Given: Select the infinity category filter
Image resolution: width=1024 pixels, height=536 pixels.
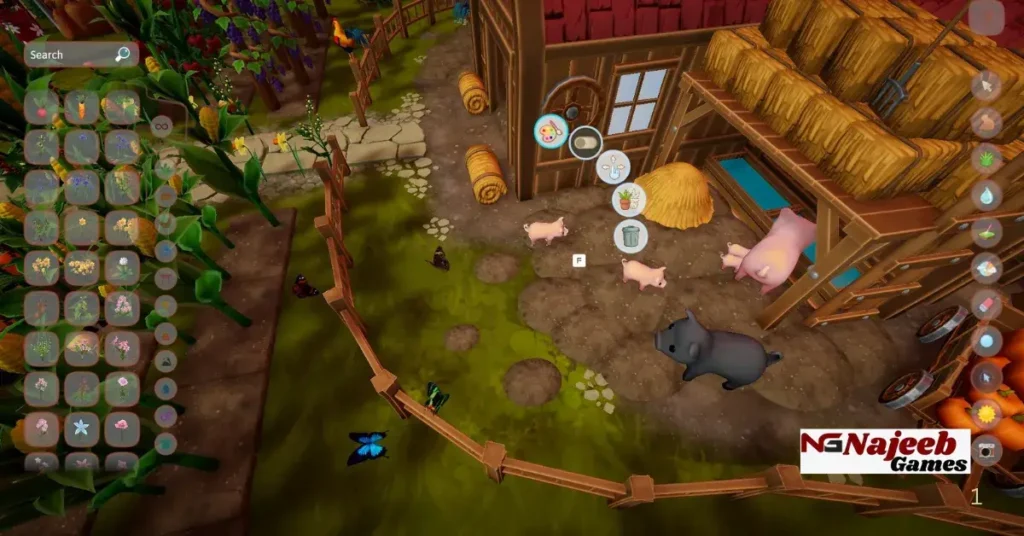Looking at the screenshot, I should 161,126.
